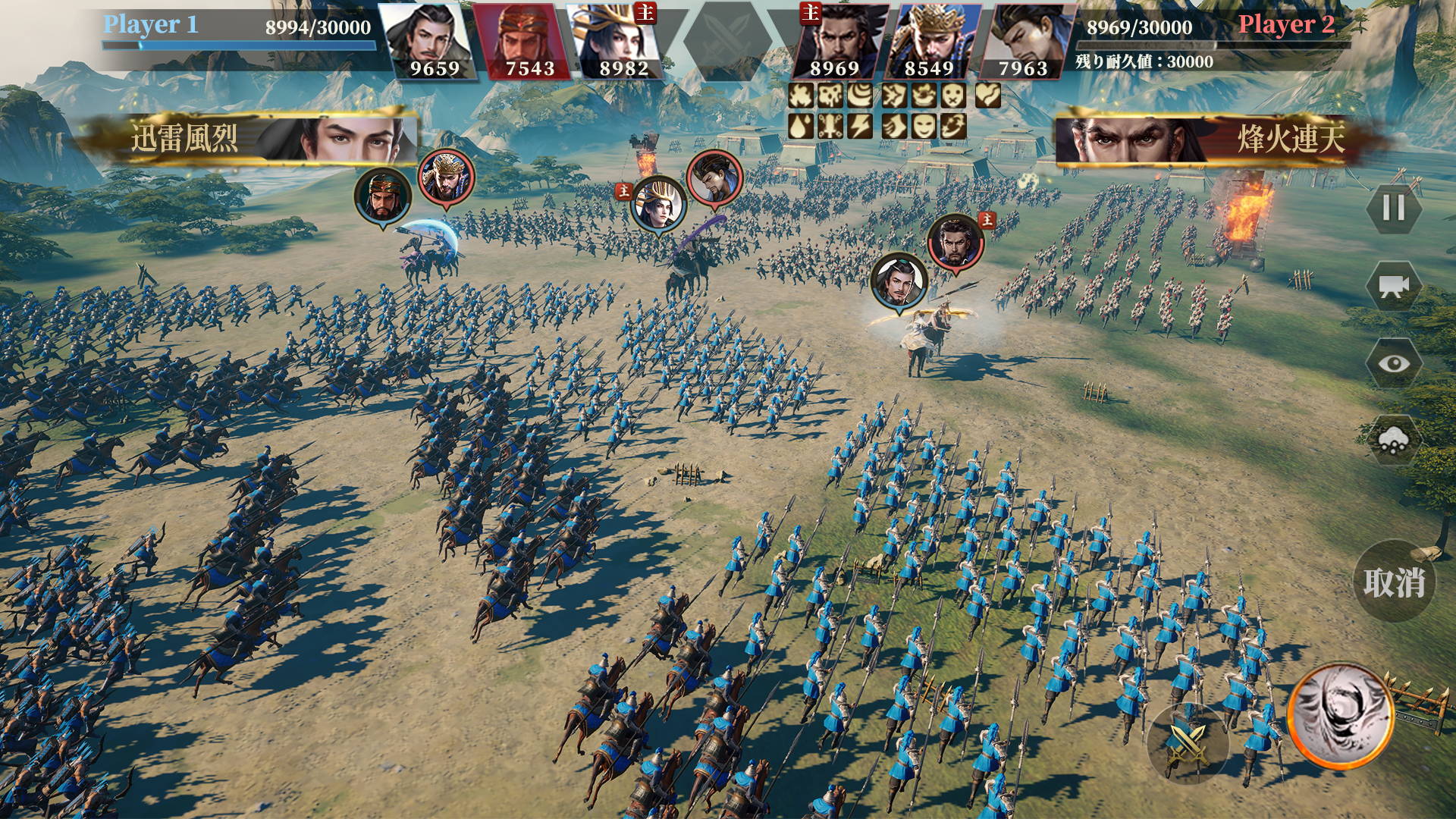Click the eye visibility hexagon button
The height and width of the screenshot is (819, 1456).
click(1393, 364)
